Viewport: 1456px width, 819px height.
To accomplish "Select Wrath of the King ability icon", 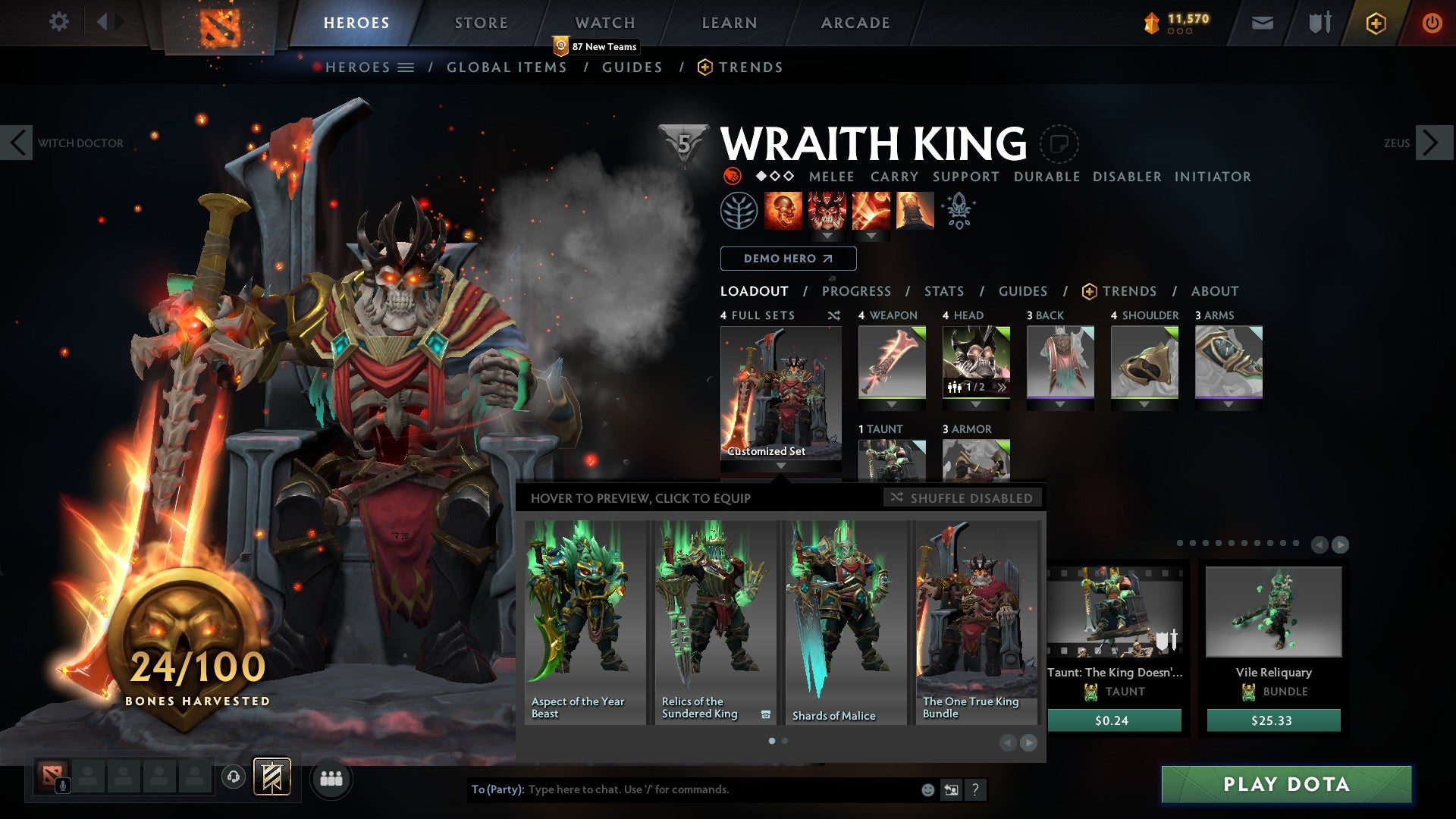I will tap(914, 210).
